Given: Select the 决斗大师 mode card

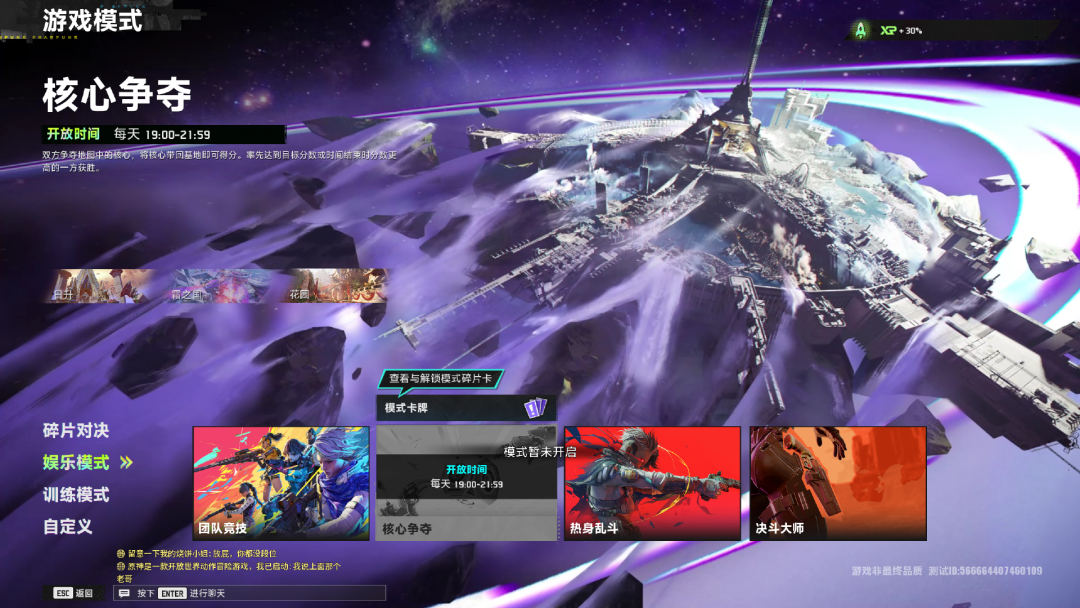Looking at the screenshot, I should coord(838,483).
